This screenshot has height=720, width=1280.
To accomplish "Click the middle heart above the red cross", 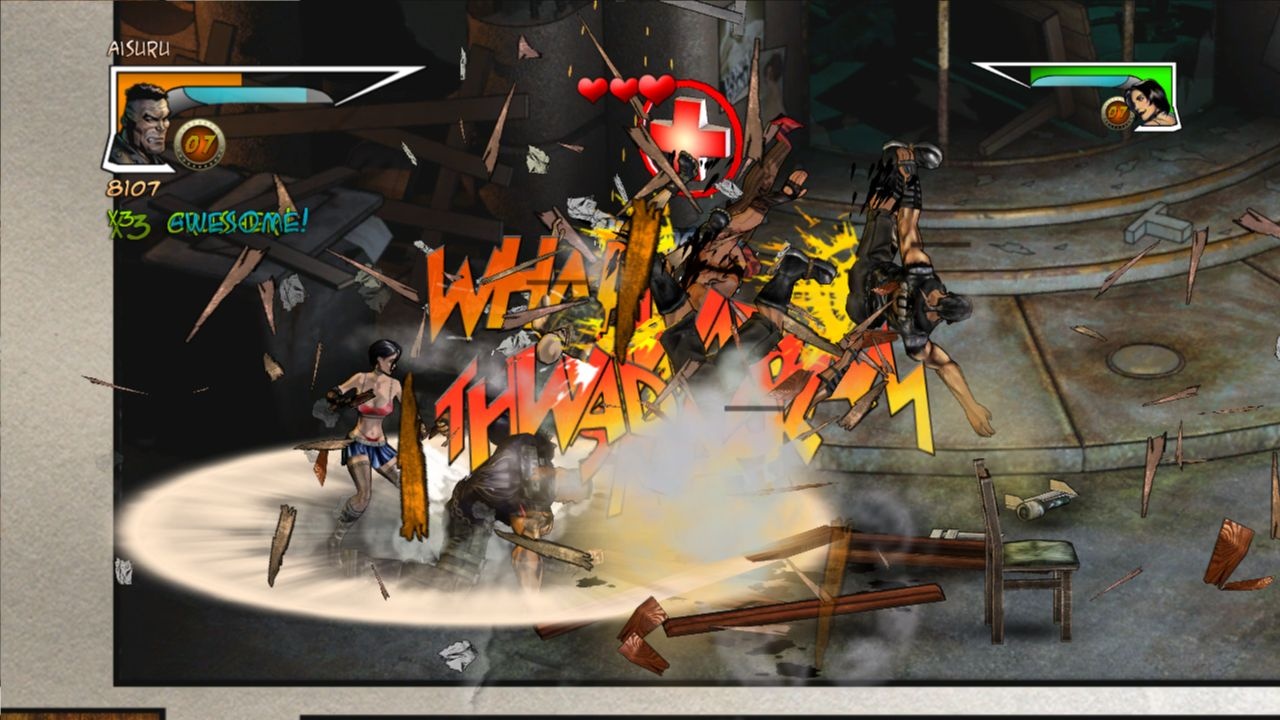I will point(625,88).
